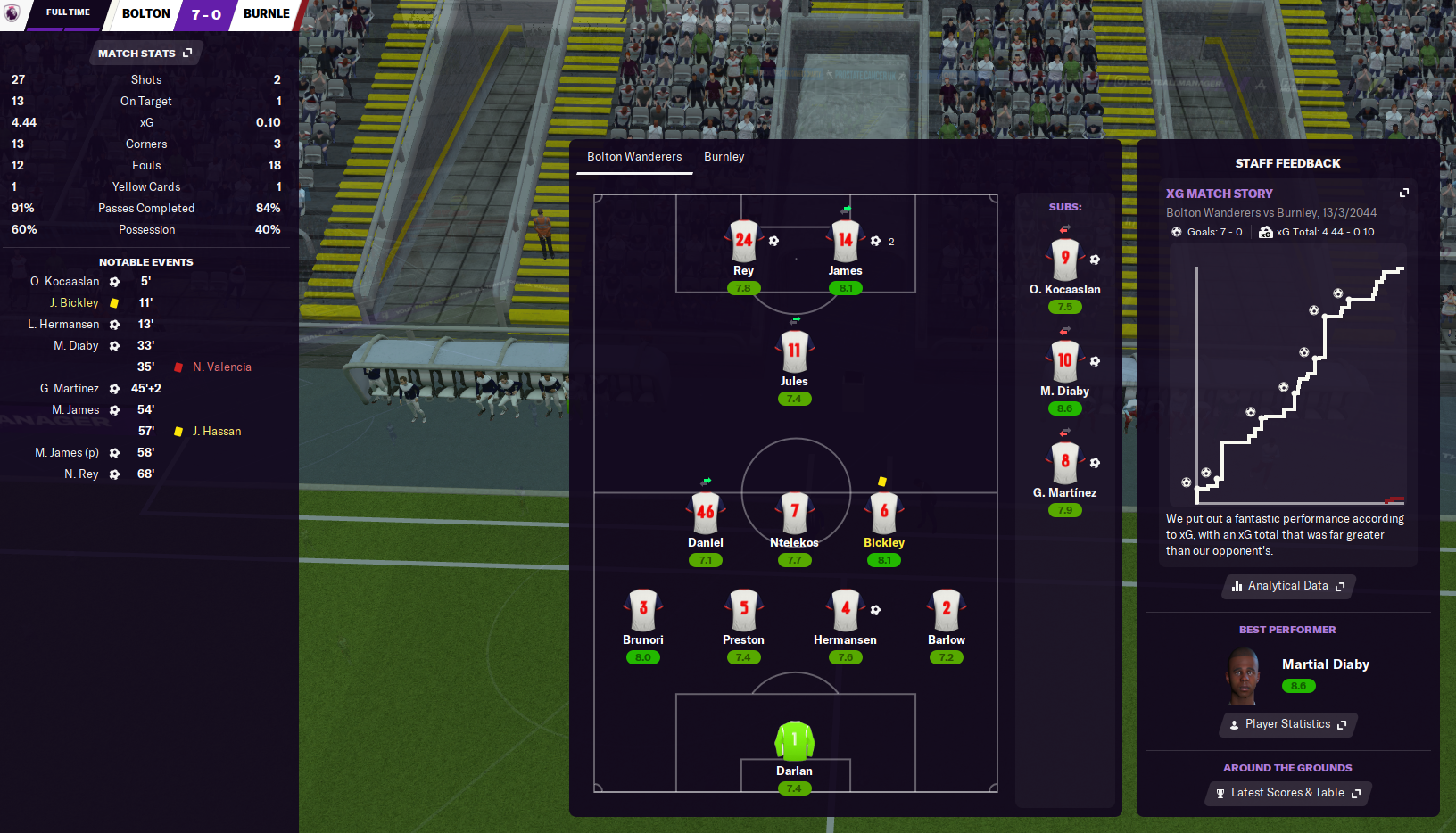
Task: Select Bickley's number 6 shirt
Action: [x=884, y=513]
